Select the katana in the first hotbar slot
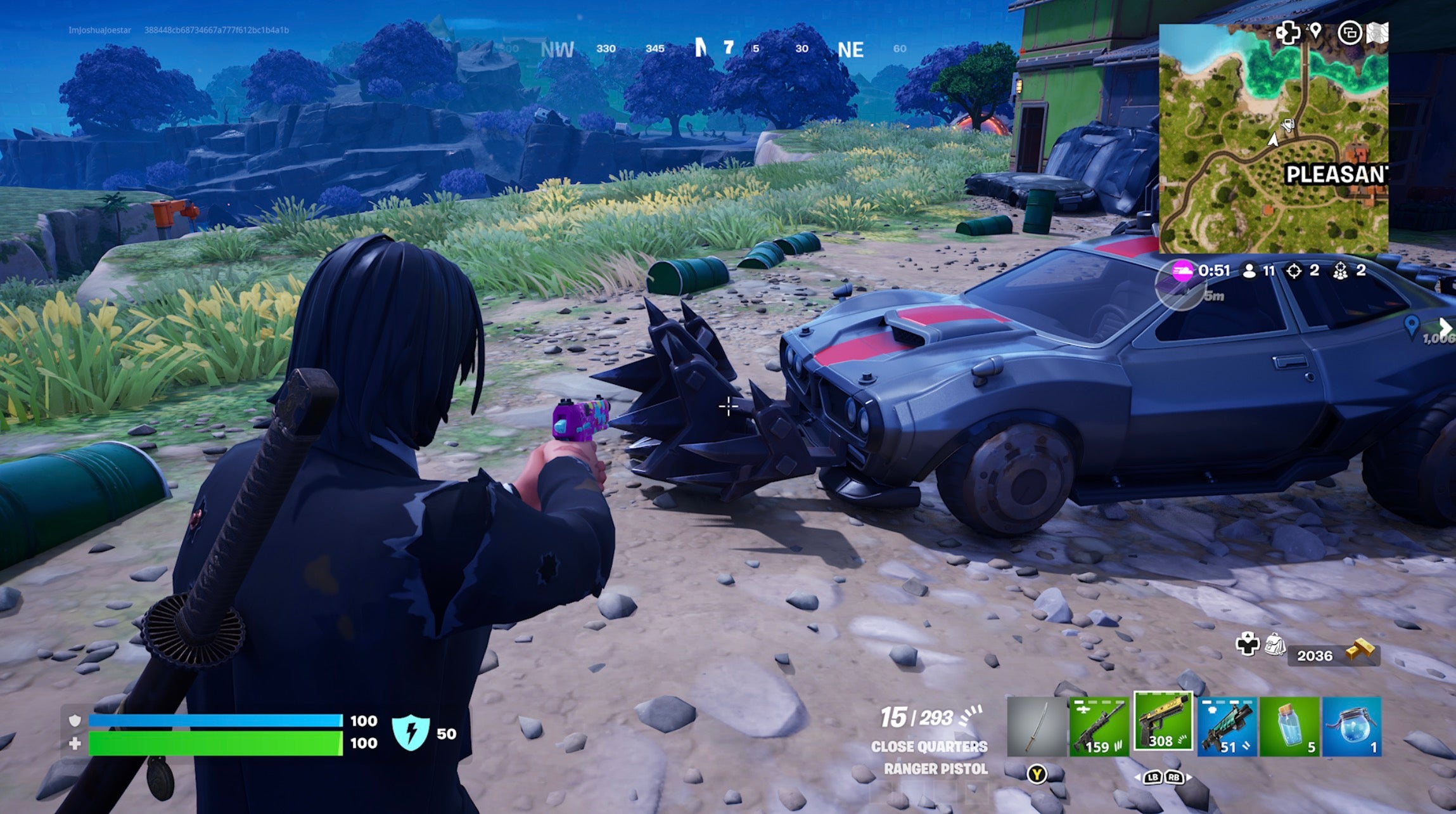Viewport: 1456px width, 814px height. coord(1038,726)
